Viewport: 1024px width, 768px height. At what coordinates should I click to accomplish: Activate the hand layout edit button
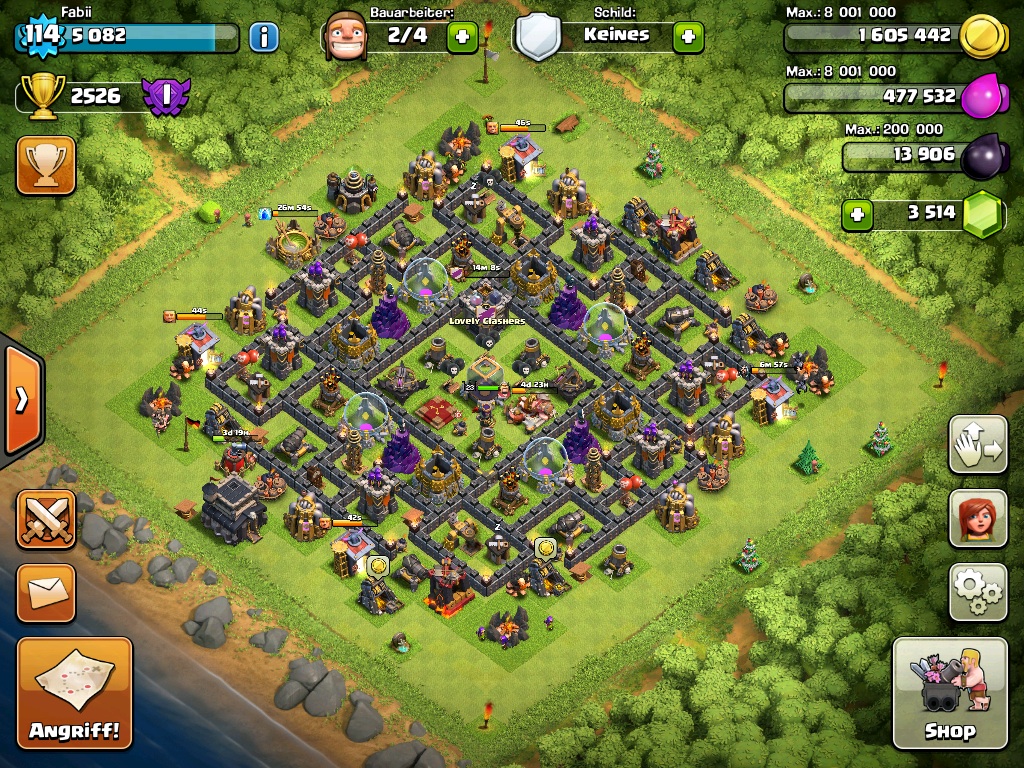[977, 444]
